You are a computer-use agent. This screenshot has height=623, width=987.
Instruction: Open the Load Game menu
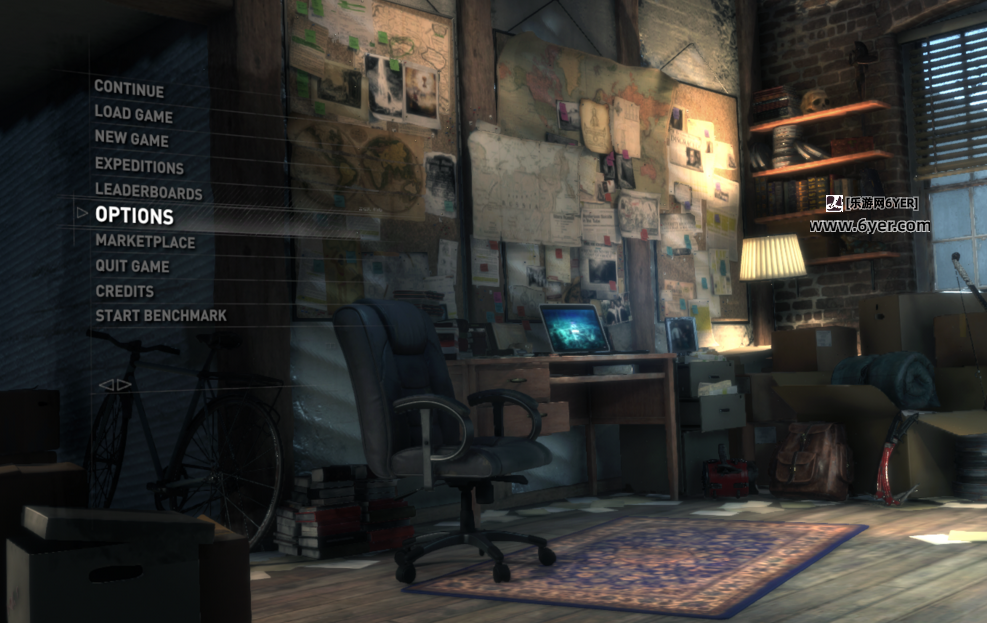click(134, 114)
